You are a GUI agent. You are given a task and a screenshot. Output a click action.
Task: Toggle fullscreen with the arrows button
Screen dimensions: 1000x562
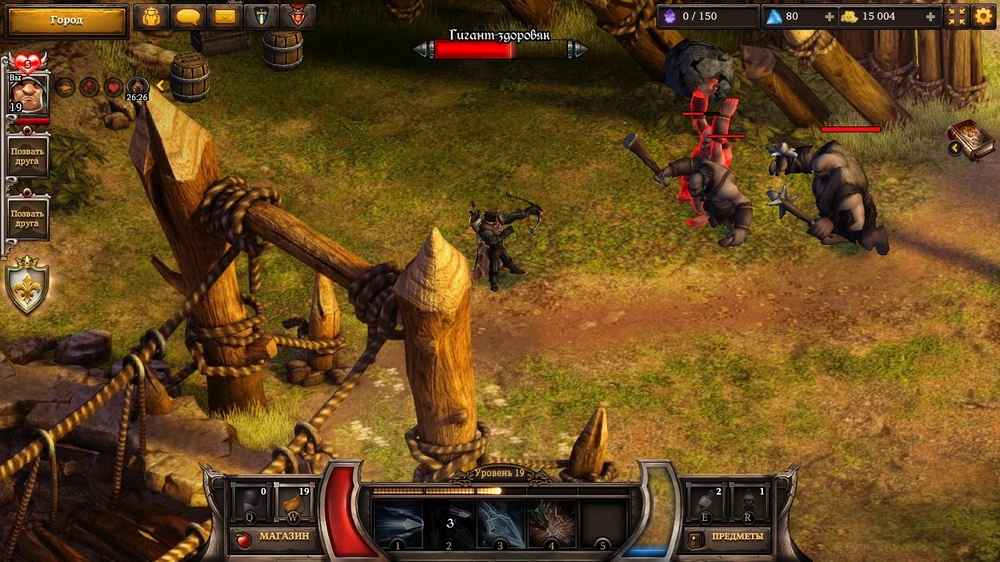tap(957, 17)
